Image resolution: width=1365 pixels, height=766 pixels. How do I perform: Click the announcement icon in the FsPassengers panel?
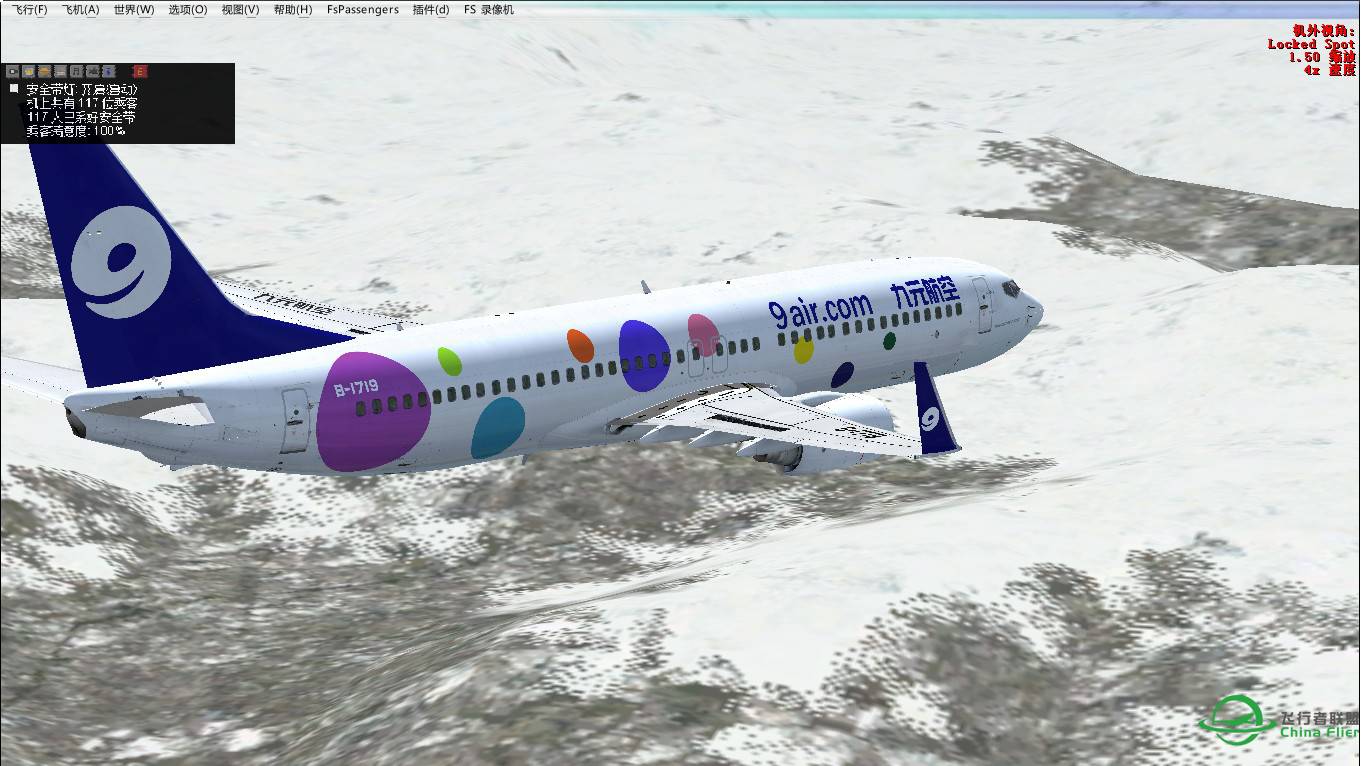tap(45, 71)
